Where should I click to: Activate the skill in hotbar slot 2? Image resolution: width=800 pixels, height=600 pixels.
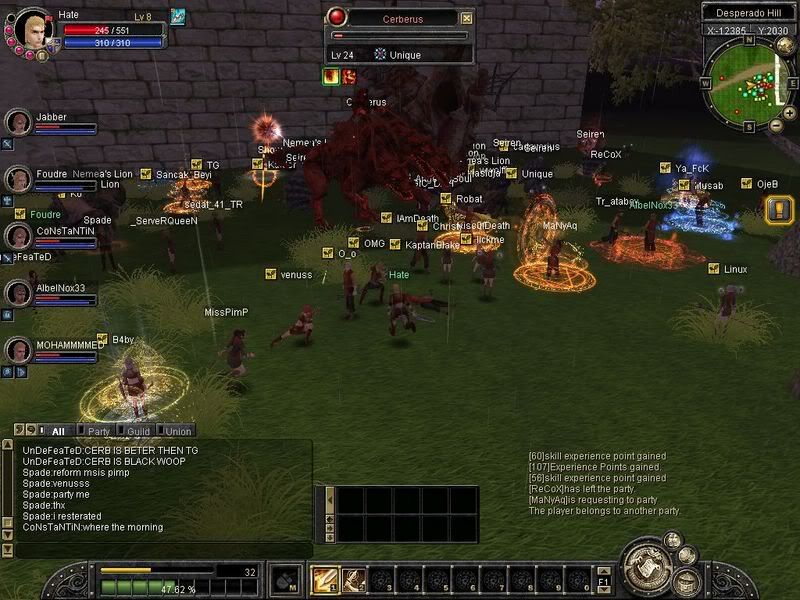[353, 580]
